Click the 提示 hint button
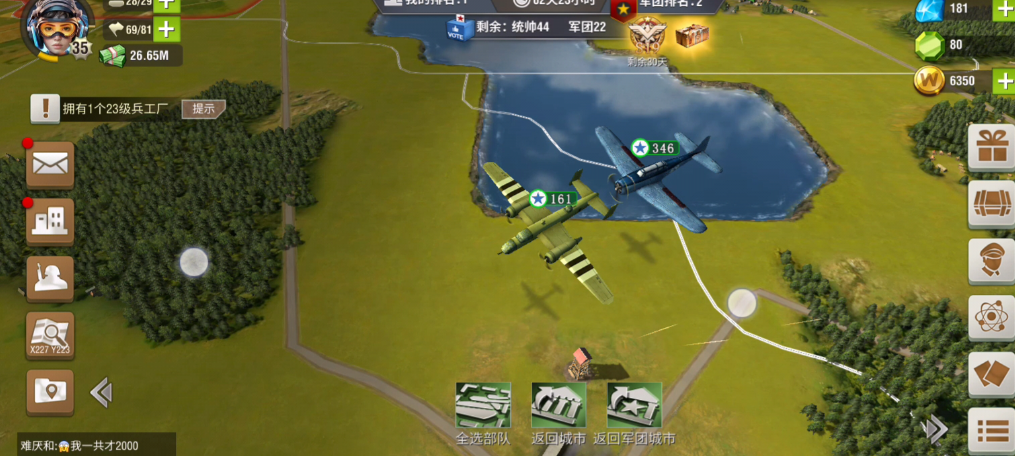The width and height of the screenshot is (1015, 456). coord(203,109)
